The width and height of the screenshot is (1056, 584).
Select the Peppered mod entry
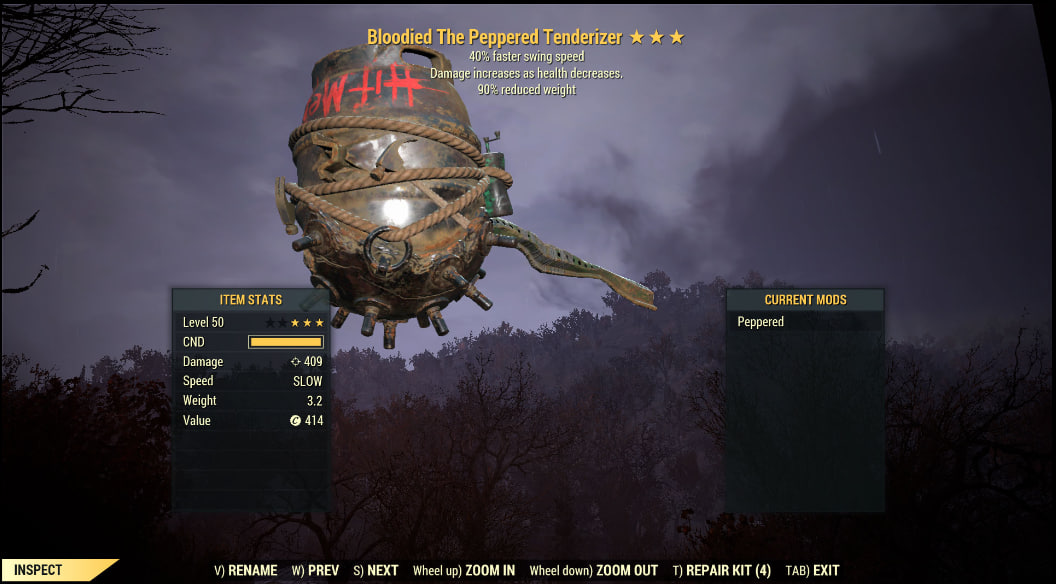pos(761,322)
